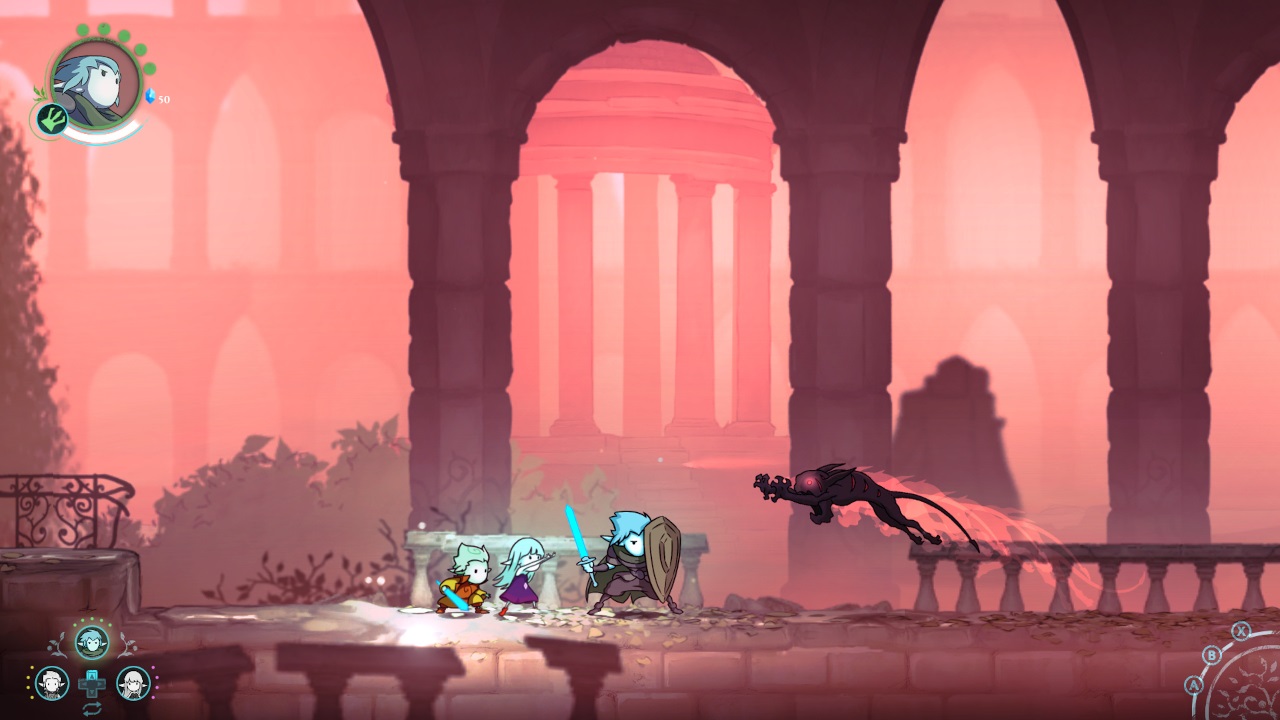Click the left D-pad arrow pointing to Raydel
1280x720 pixels.
click(85, 682)
